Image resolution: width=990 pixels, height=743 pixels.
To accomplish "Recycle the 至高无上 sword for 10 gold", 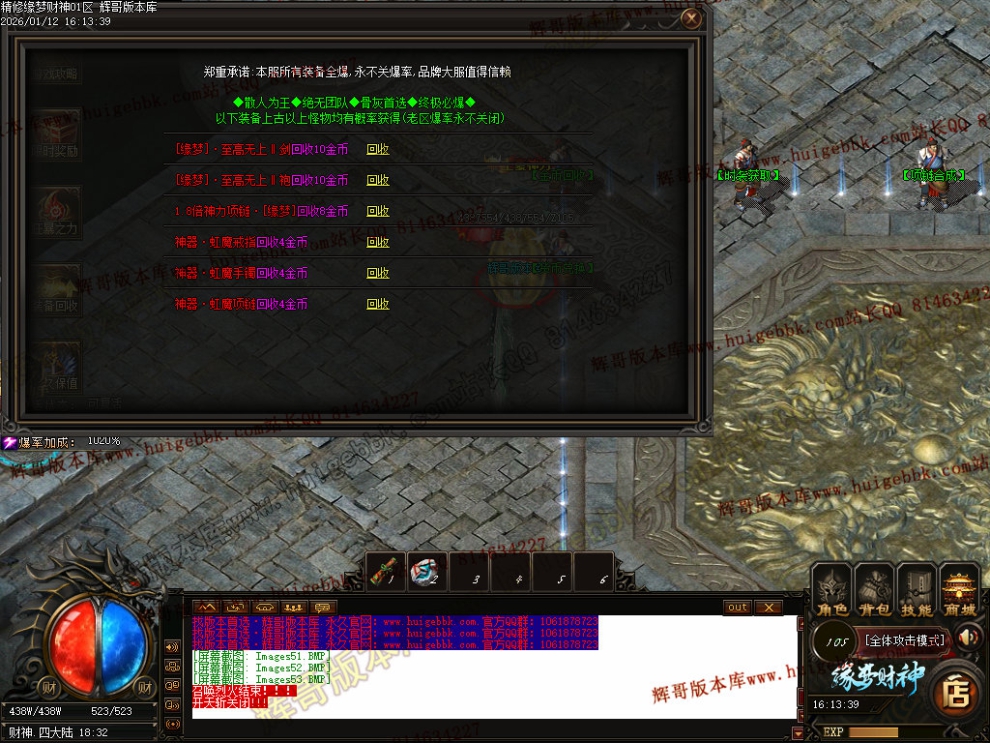I will coord(378,149).
